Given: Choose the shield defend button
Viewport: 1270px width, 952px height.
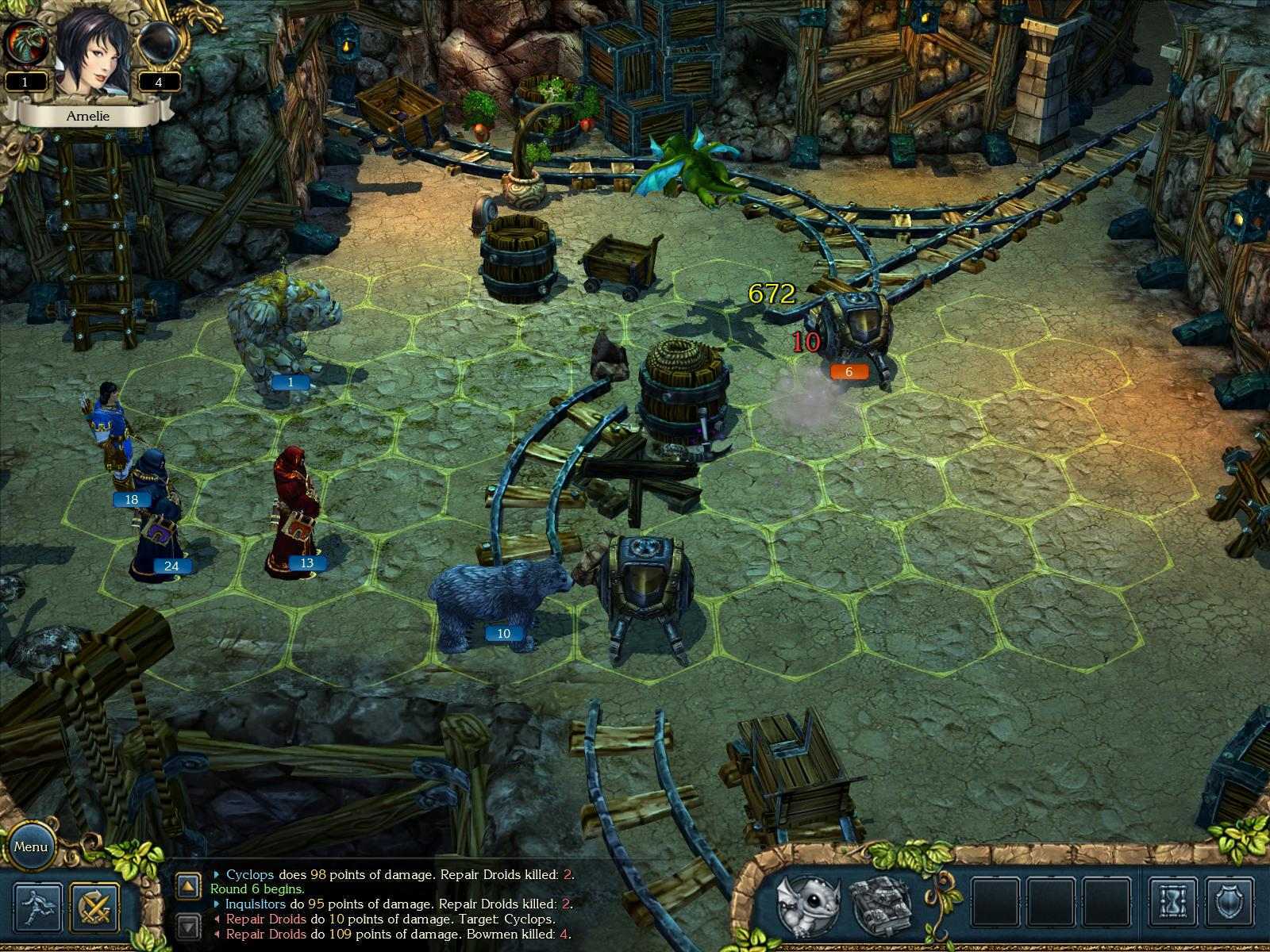Looking at the screenshot, I should (x=1230, y=903).
